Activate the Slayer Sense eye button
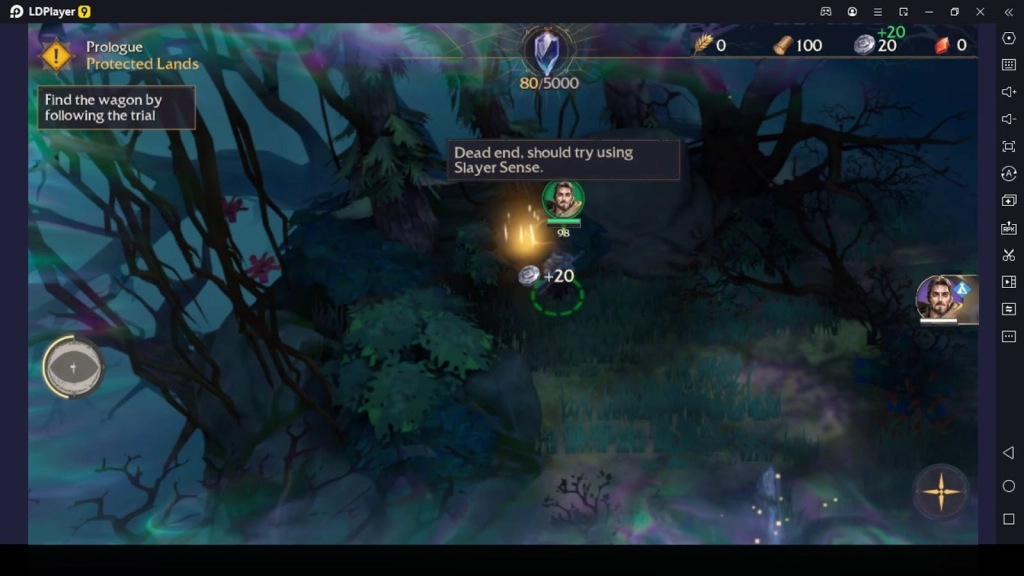Viewport: 1024px width, 576px height. click(72, 367)
